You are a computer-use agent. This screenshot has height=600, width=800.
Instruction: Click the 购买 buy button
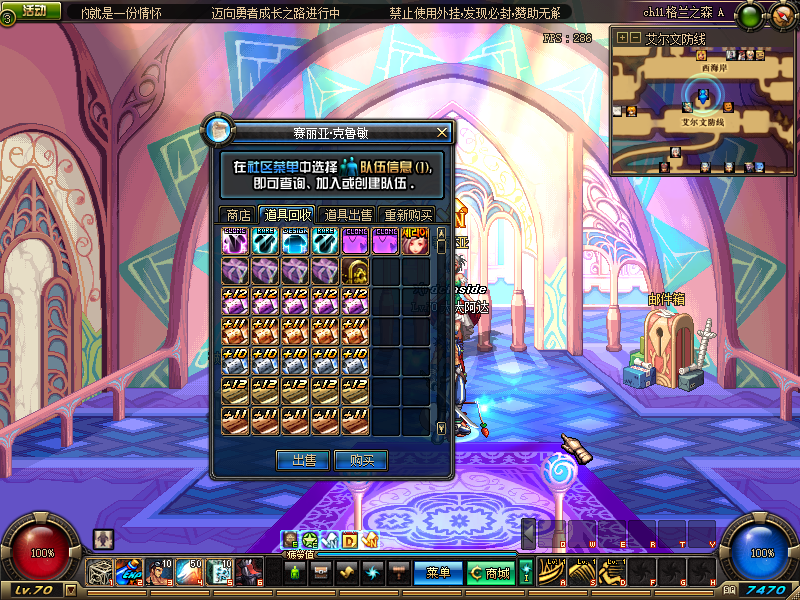tap(361, 460)
